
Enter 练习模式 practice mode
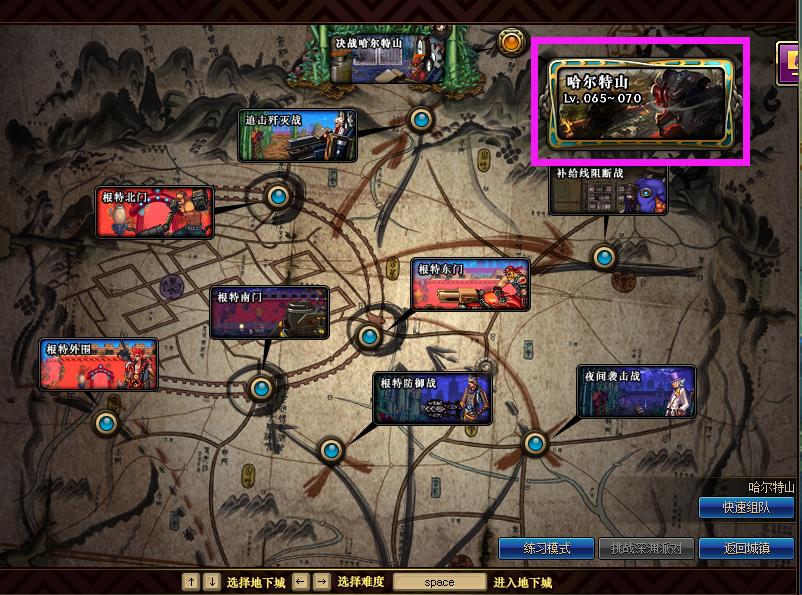(x=546, y=549)
